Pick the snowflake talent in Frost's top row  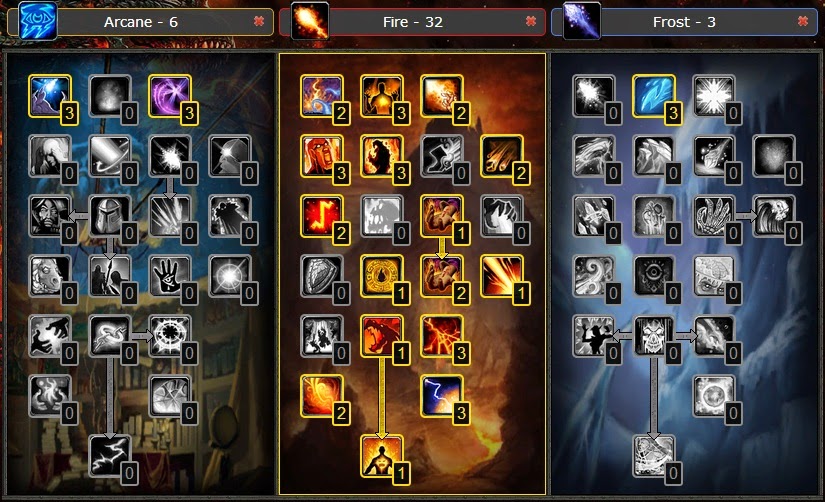(713, 95)
